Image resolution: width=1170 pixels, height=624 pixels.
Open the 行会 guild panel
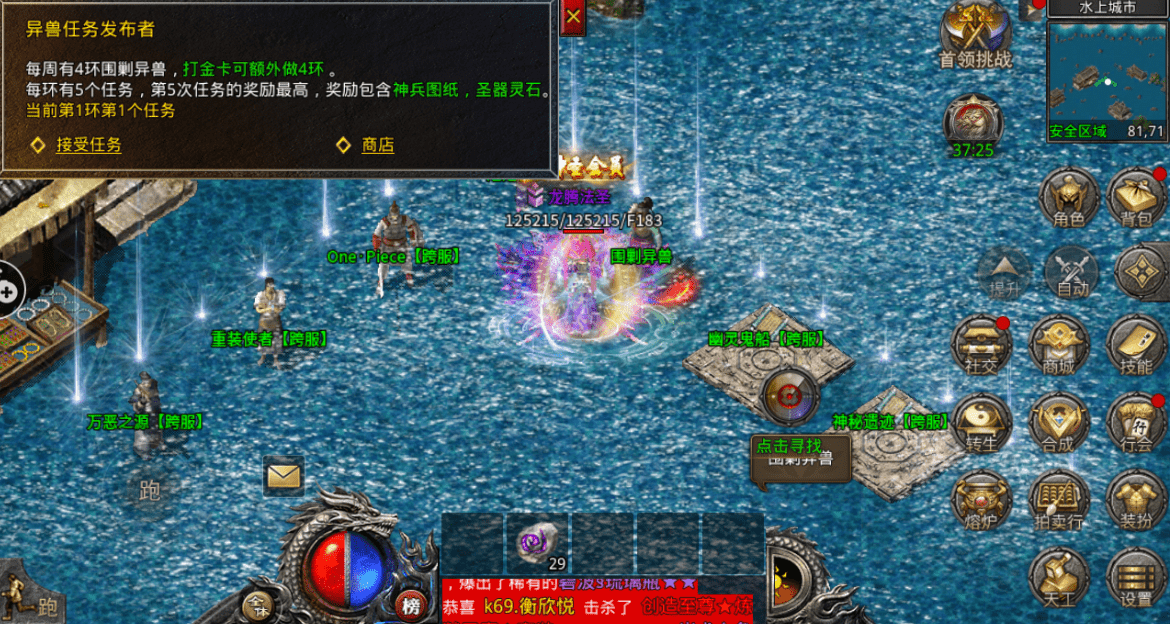point(1136,423)
